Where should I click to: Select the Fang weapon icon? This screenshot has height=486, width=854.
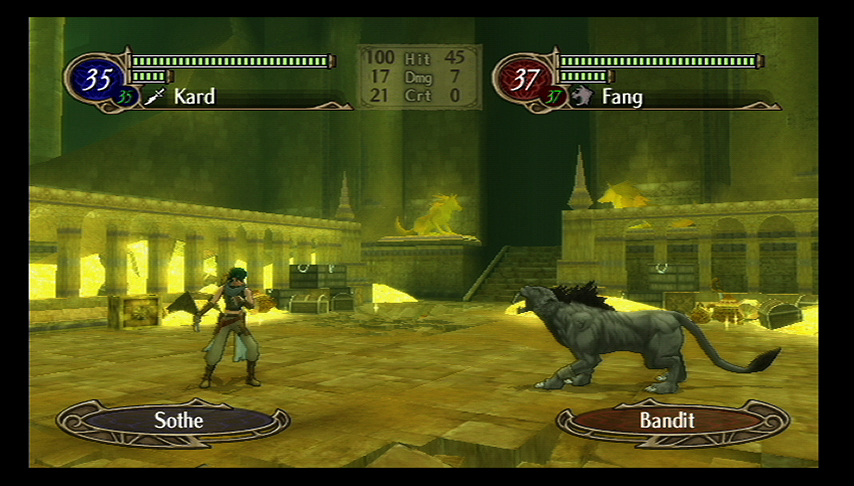click(581, 97)
